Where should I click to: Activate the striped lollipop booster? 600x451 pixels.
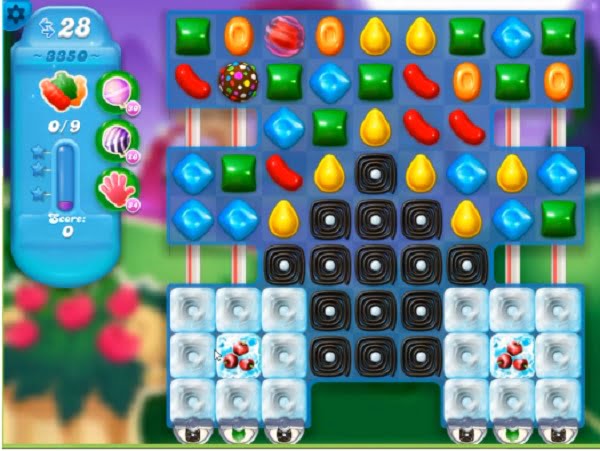(x=116, y=138)
